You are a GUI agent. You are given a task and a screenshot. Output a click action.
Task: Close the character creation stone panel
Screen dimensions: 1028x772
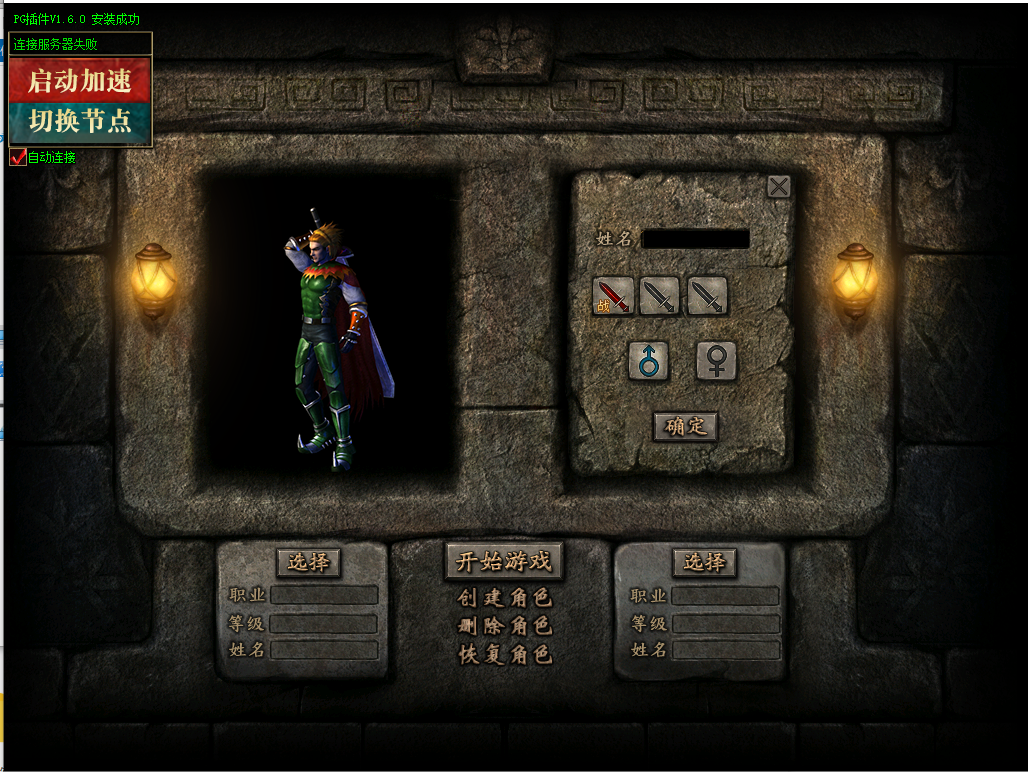click(x=778, y=186)
